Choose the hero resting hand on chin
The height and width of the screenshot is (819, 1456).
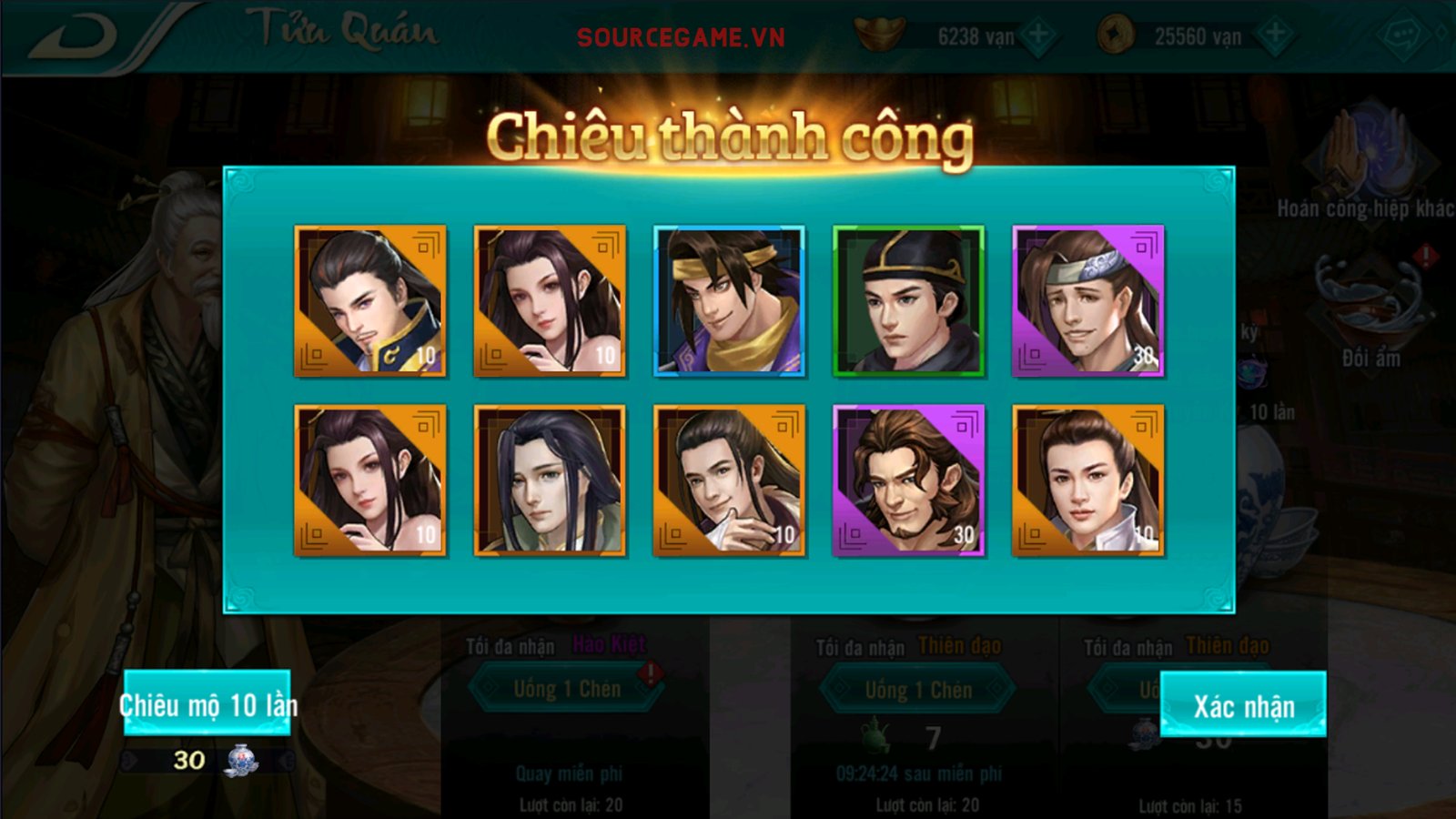pos(729,480)
